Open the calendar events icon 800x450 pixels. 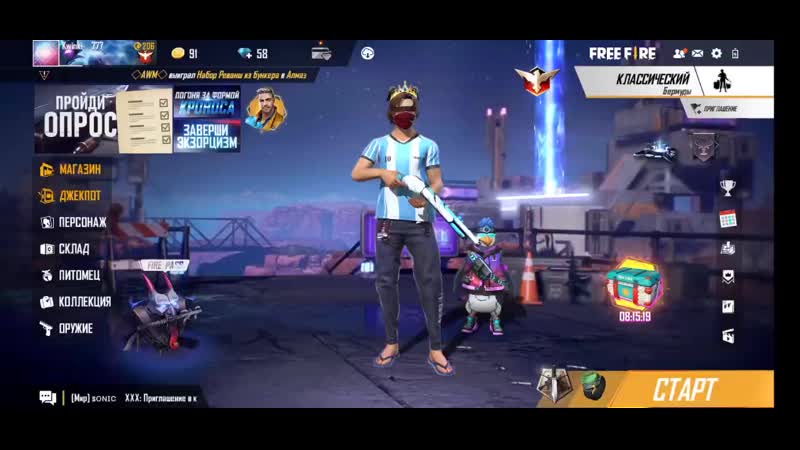tap(727, 218)
